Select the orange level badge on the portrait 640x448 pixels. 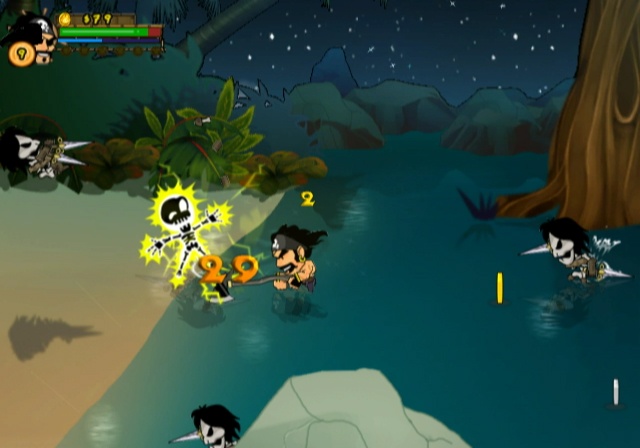point(19,54)
